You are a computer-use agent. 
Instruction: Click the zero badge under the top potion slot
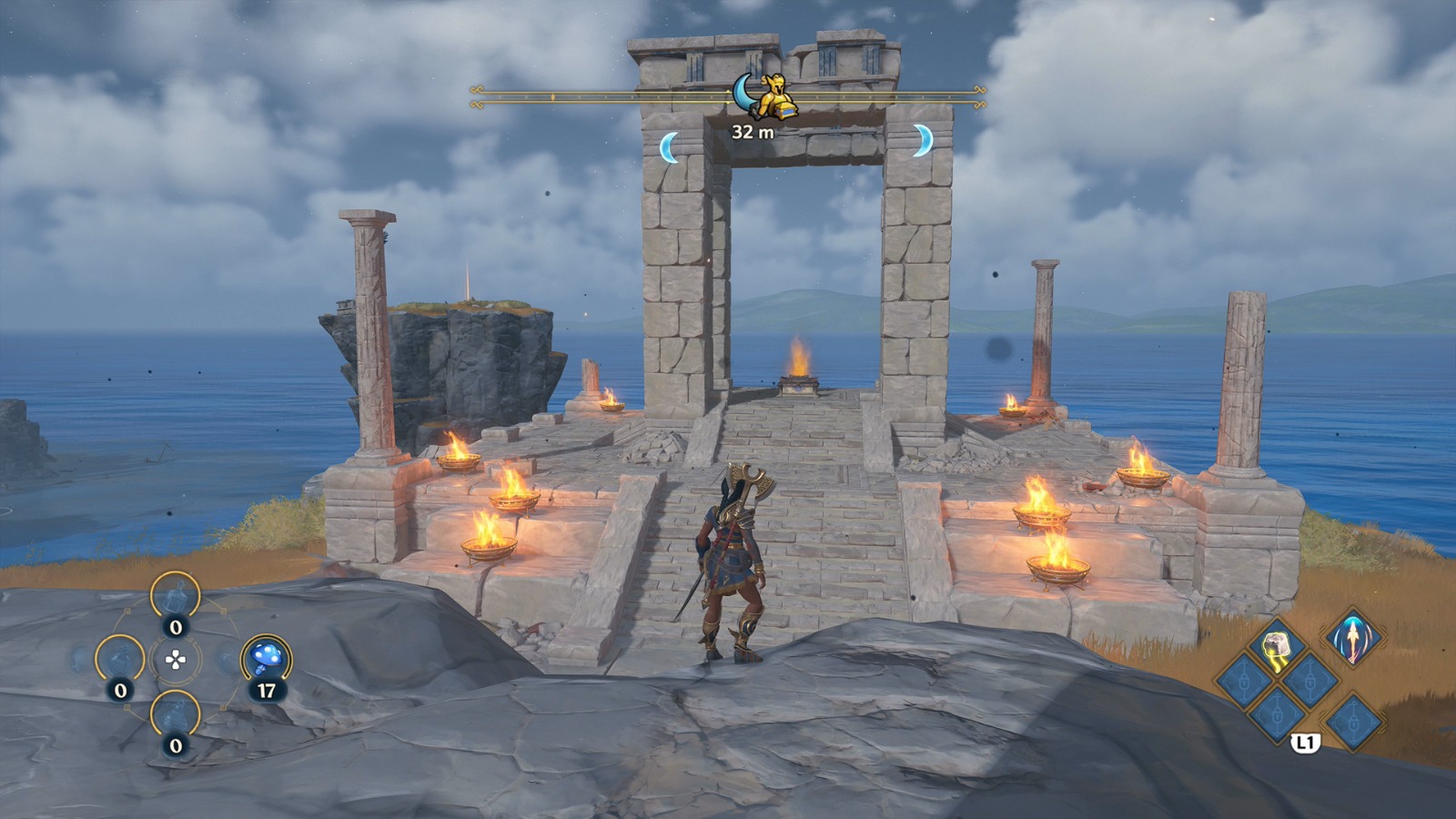coord(175,626)
